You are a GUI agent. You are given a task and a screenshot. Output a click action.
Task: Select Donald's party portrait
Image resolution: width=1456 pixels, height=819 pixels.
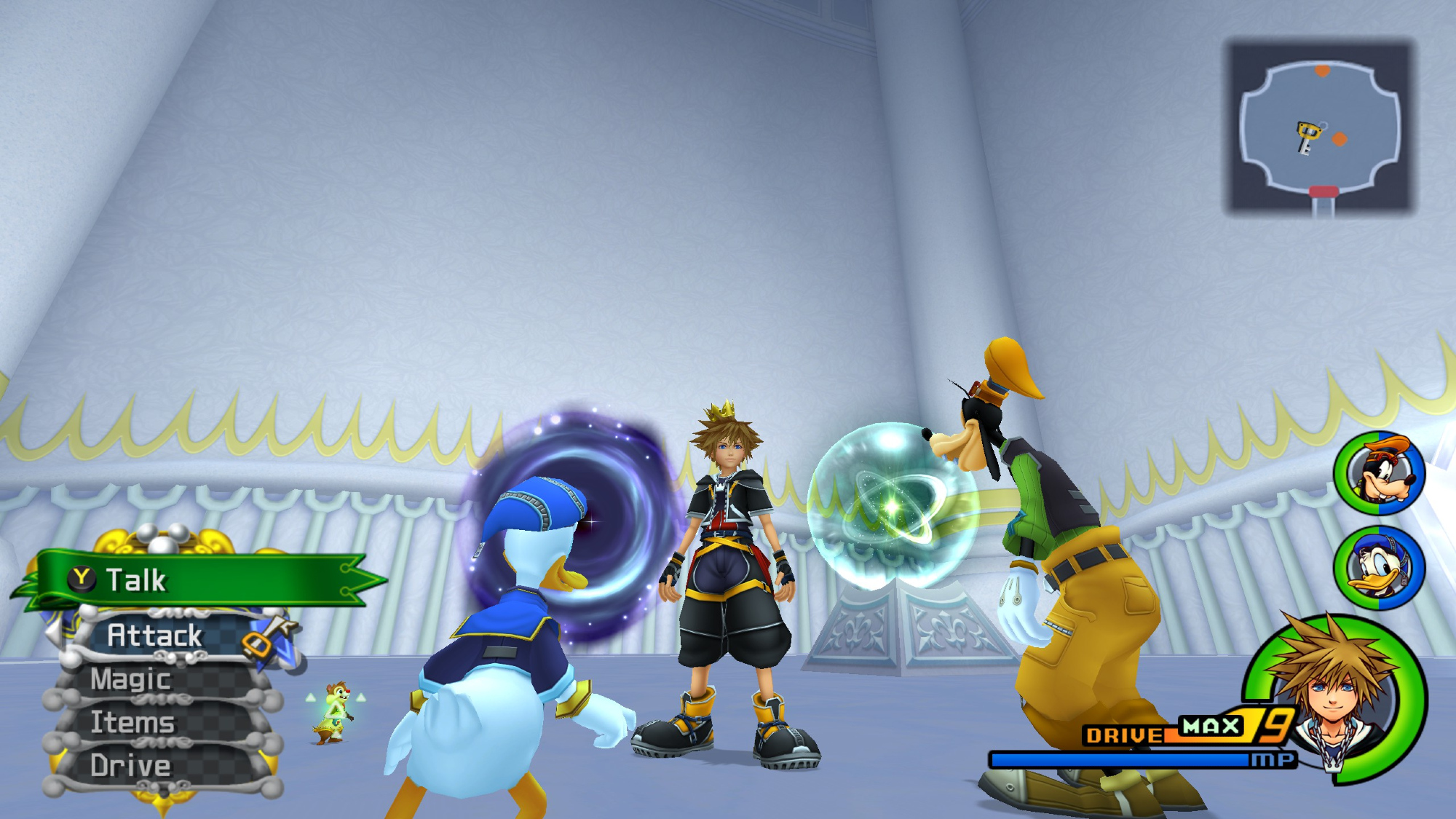[x=1379, y=567]
